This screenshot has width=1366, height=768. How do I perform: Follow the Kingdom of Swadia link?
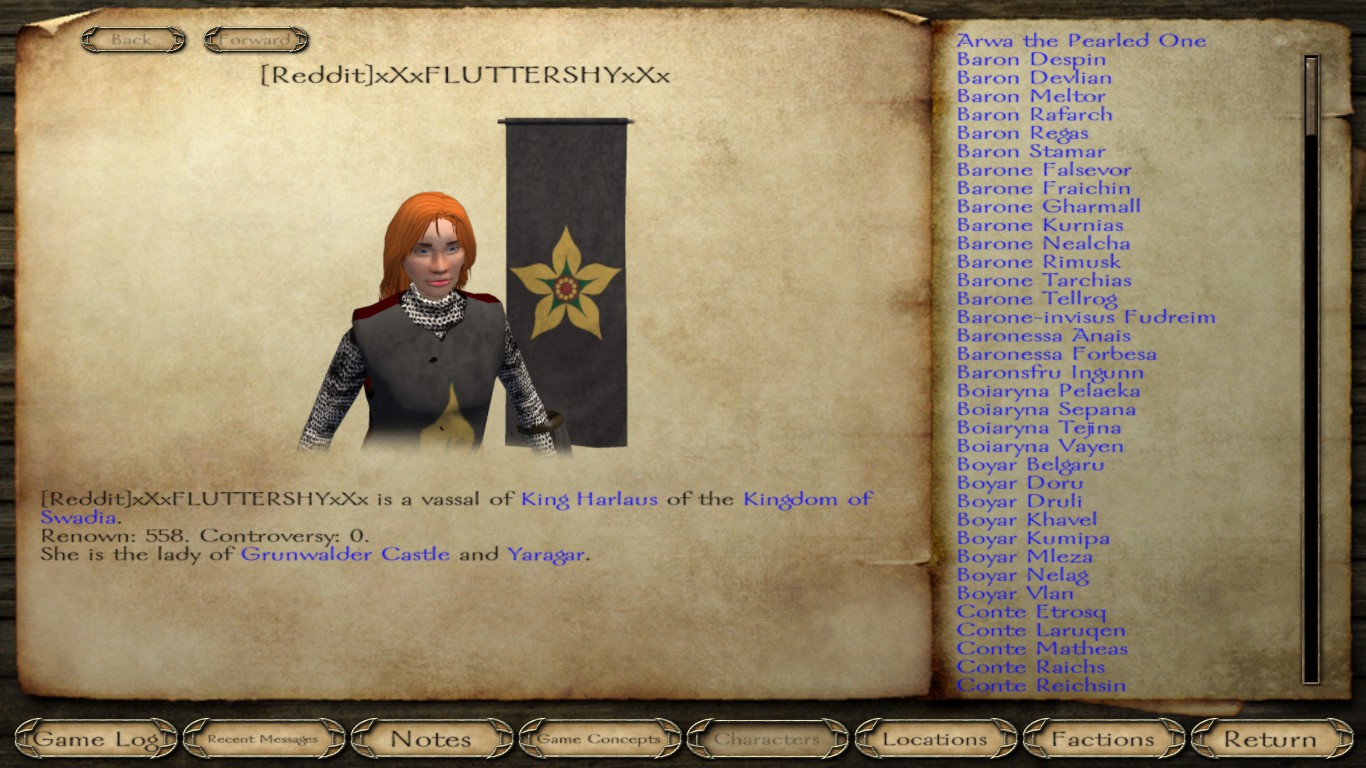(x=807, y=499)
